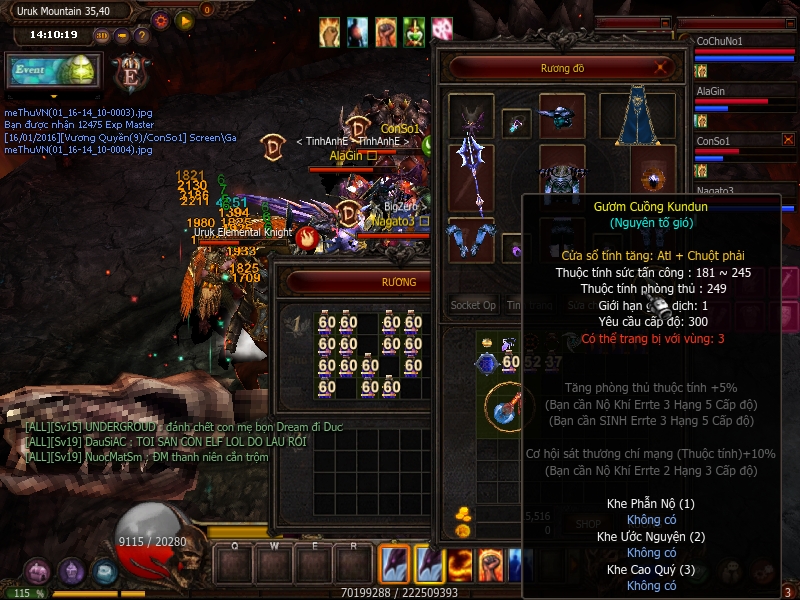Activate the fist skill in hotbar
The image size is (800, 600).
tap(490, 563)
